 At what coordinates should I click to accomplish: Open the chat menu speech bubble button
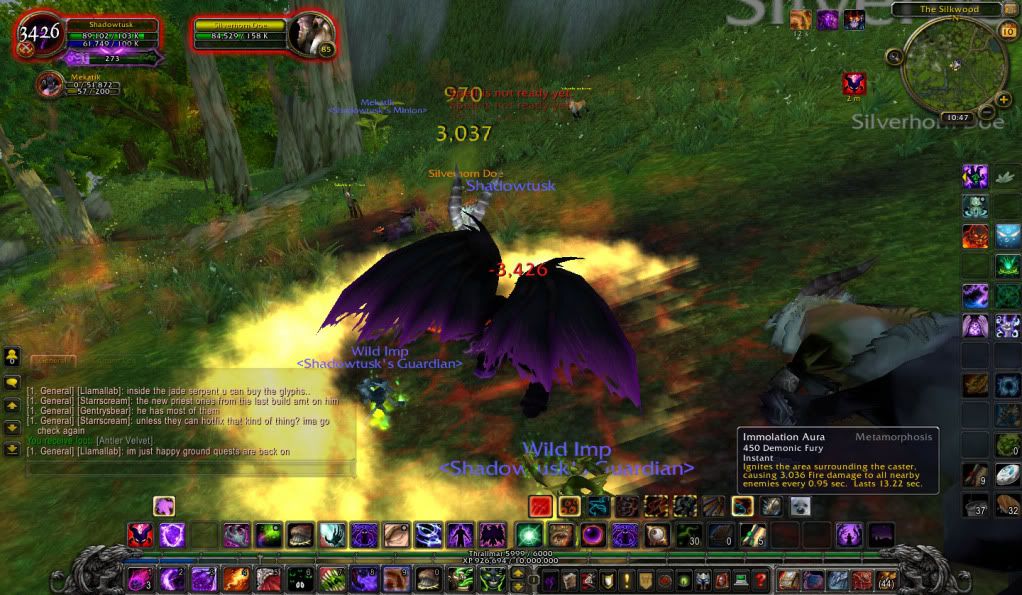[x=13, y=381]
